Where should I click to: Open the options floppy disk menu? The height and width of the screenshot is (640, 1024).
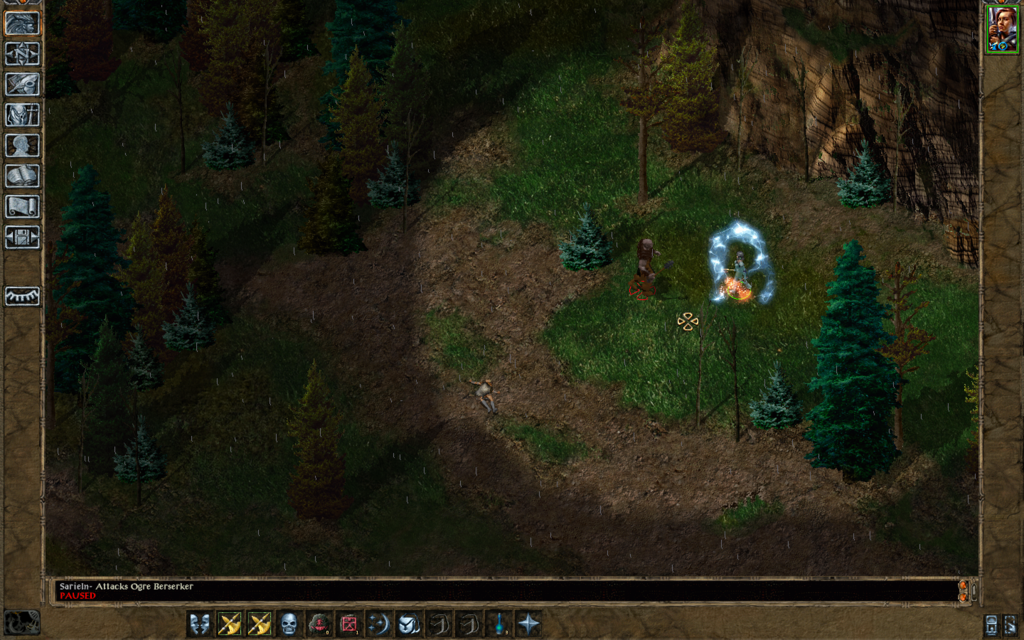tap(22, 237)
